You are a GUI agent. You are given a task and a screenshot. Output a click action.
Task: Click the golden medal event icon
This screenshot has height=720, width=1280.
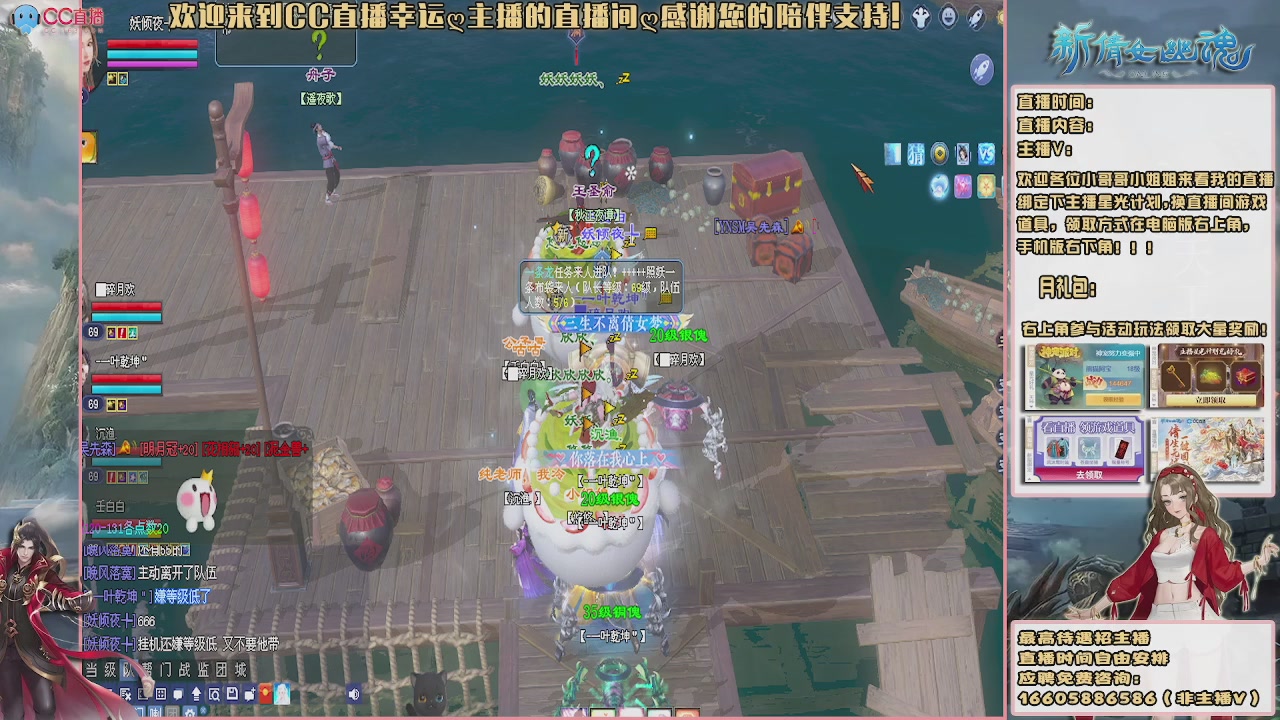tap(940, 153)
